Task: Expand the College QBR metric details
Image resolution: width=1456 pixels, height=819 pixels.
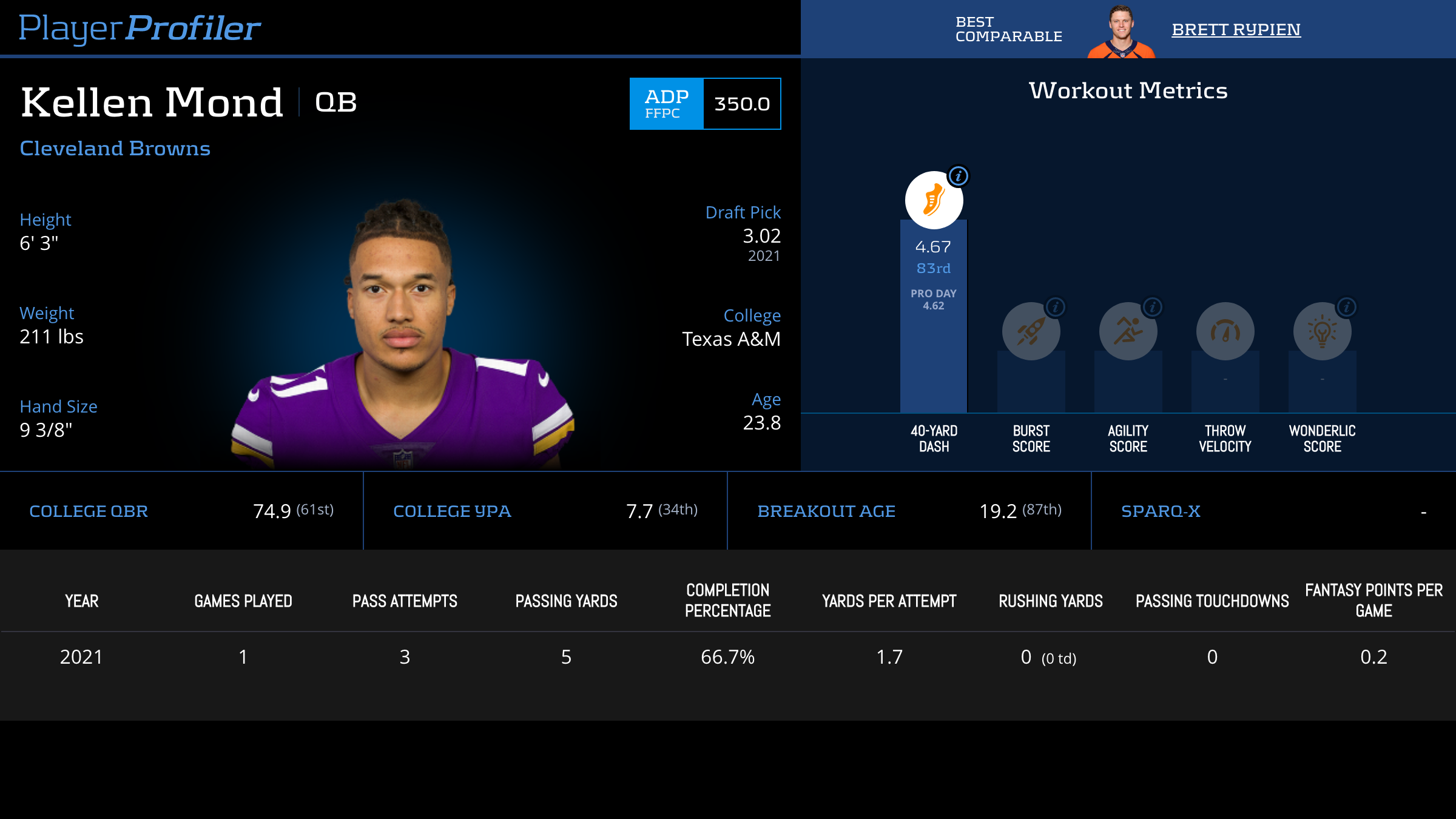Action: pyautogui.click(x=89, y=511)
